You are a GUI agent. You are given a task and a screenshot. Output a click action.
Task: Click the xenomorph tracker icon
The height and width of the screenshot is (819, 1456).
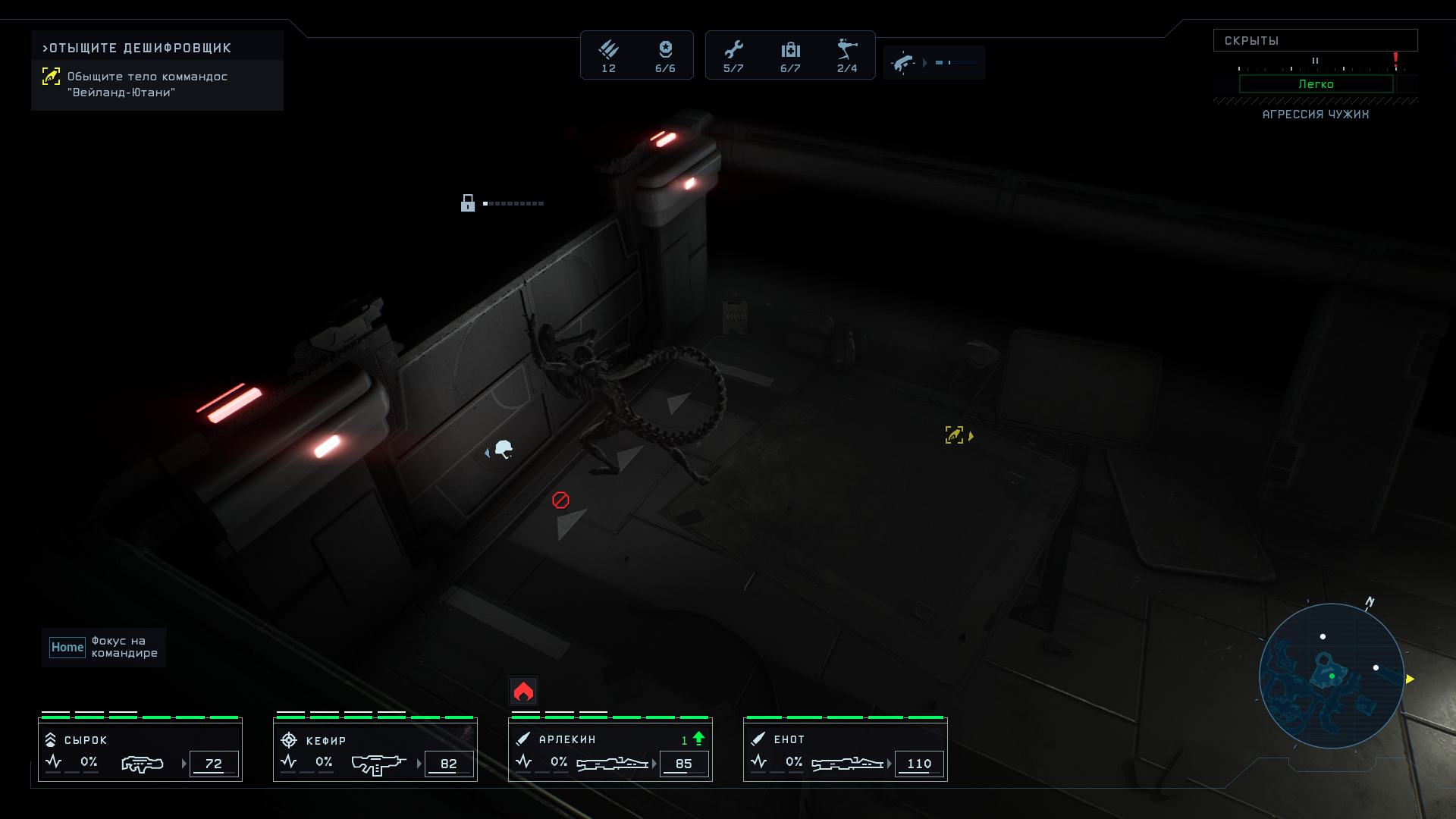pyautogui.click(x=903, y=63)
